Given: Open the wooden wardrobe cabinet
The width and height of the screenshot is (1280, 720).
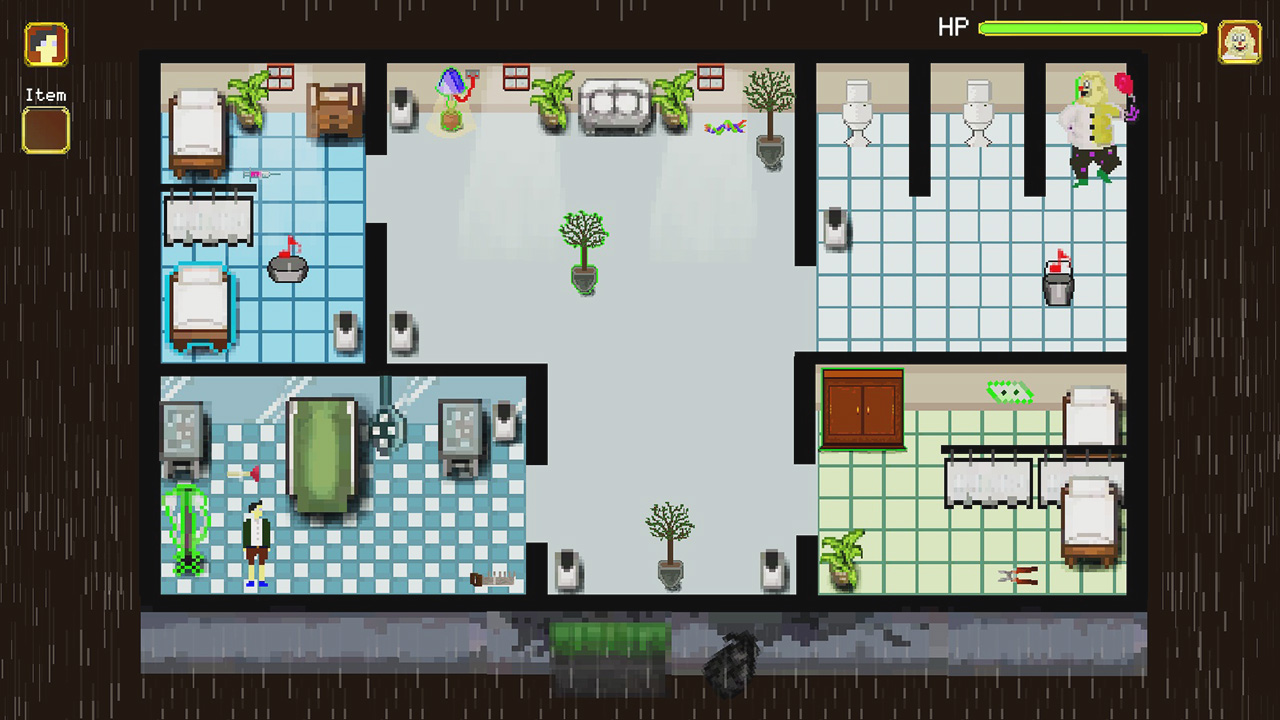Looking at the screenshot, I should [862, 410].
